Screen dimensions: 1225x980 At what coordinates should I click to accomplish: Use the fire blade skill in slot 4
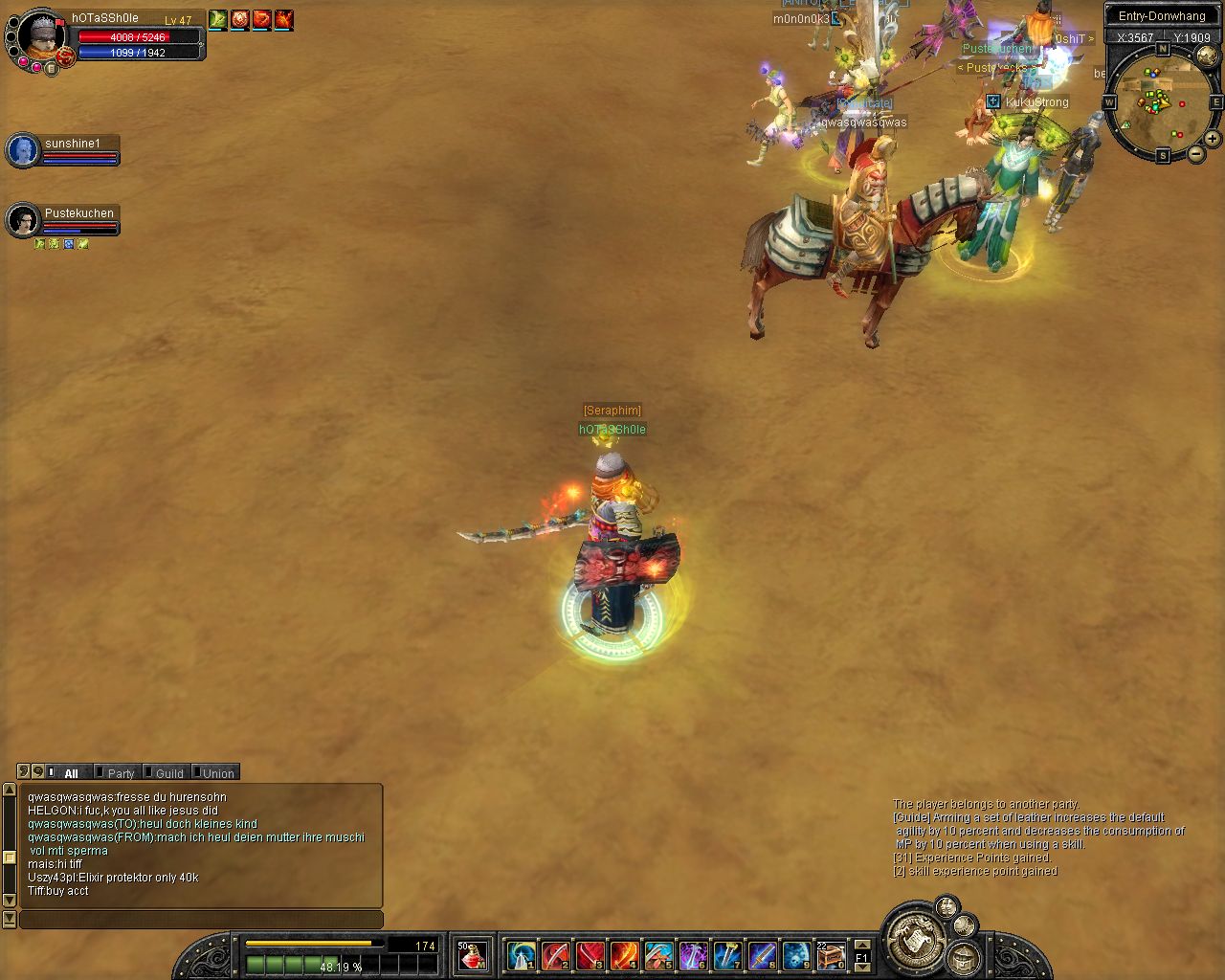pyautogui.click(x=624, y=955)
